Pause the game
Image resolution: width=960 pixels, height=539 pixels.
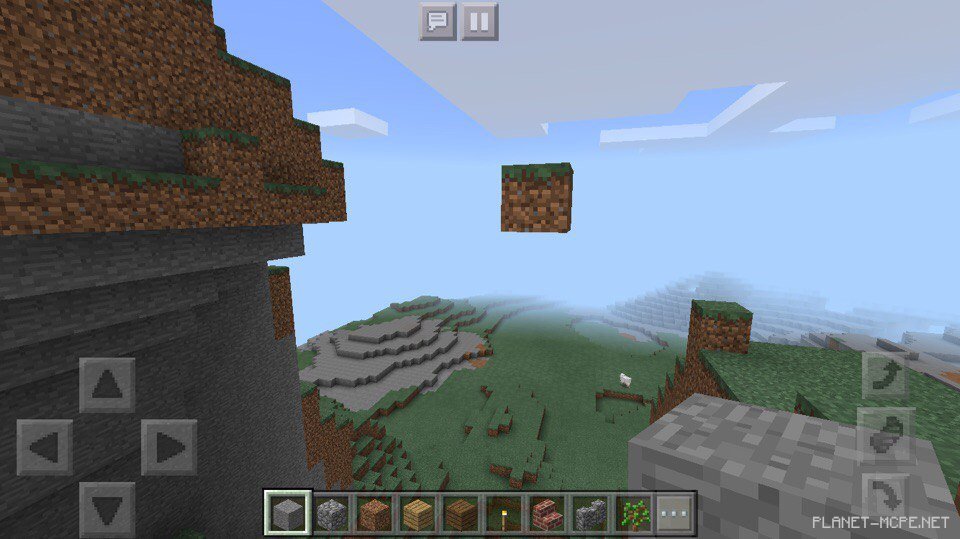click(x=479, y=21)
